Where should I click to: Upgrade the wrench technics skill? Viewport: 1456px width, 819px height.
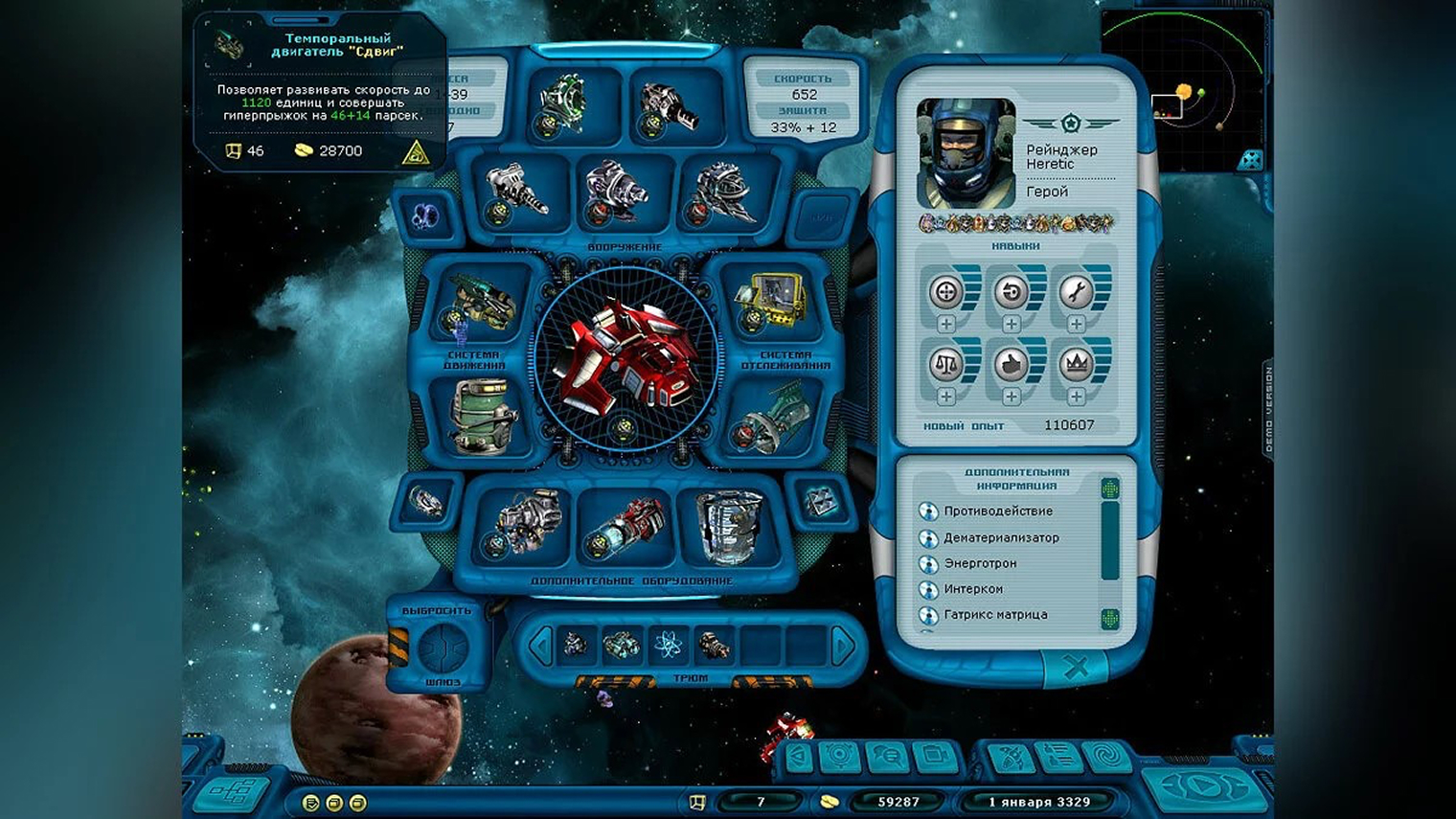coord(1076,324)
